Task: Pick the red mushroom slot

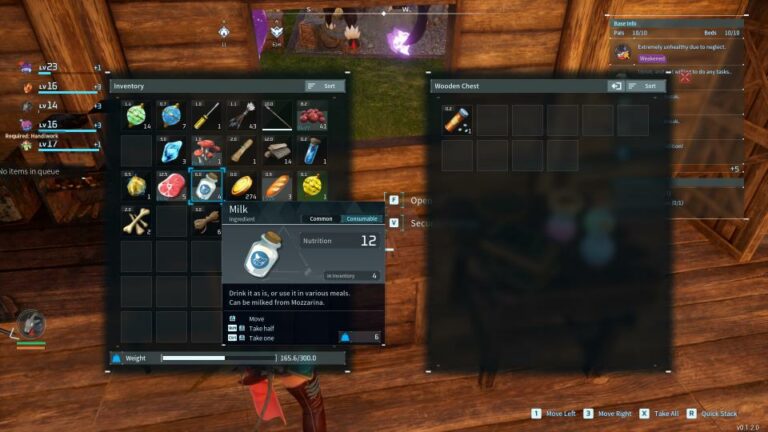Action: [206, 151]
